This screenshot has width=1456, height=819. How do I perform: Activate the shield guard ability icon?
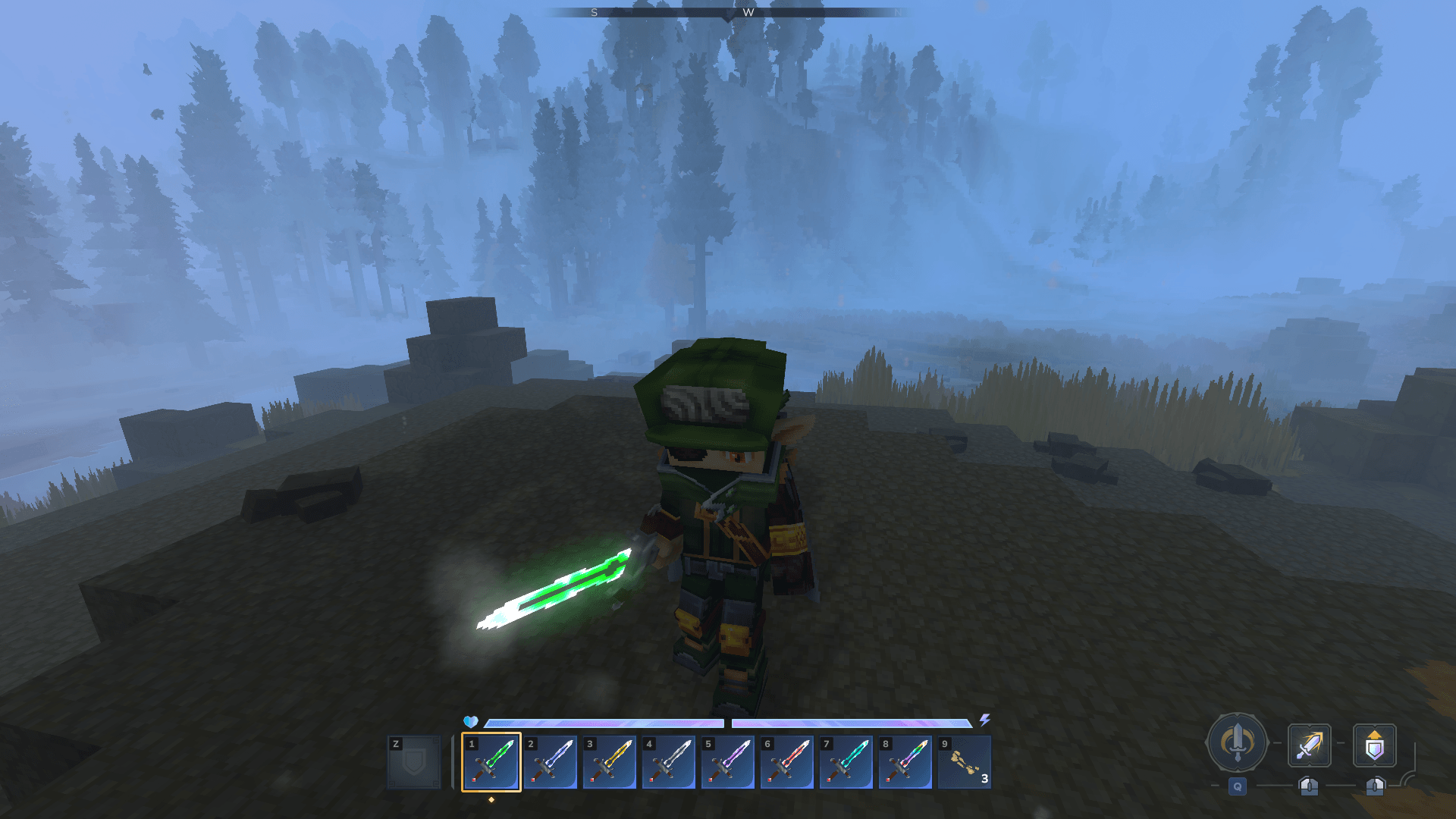(x=1375, y=745)
